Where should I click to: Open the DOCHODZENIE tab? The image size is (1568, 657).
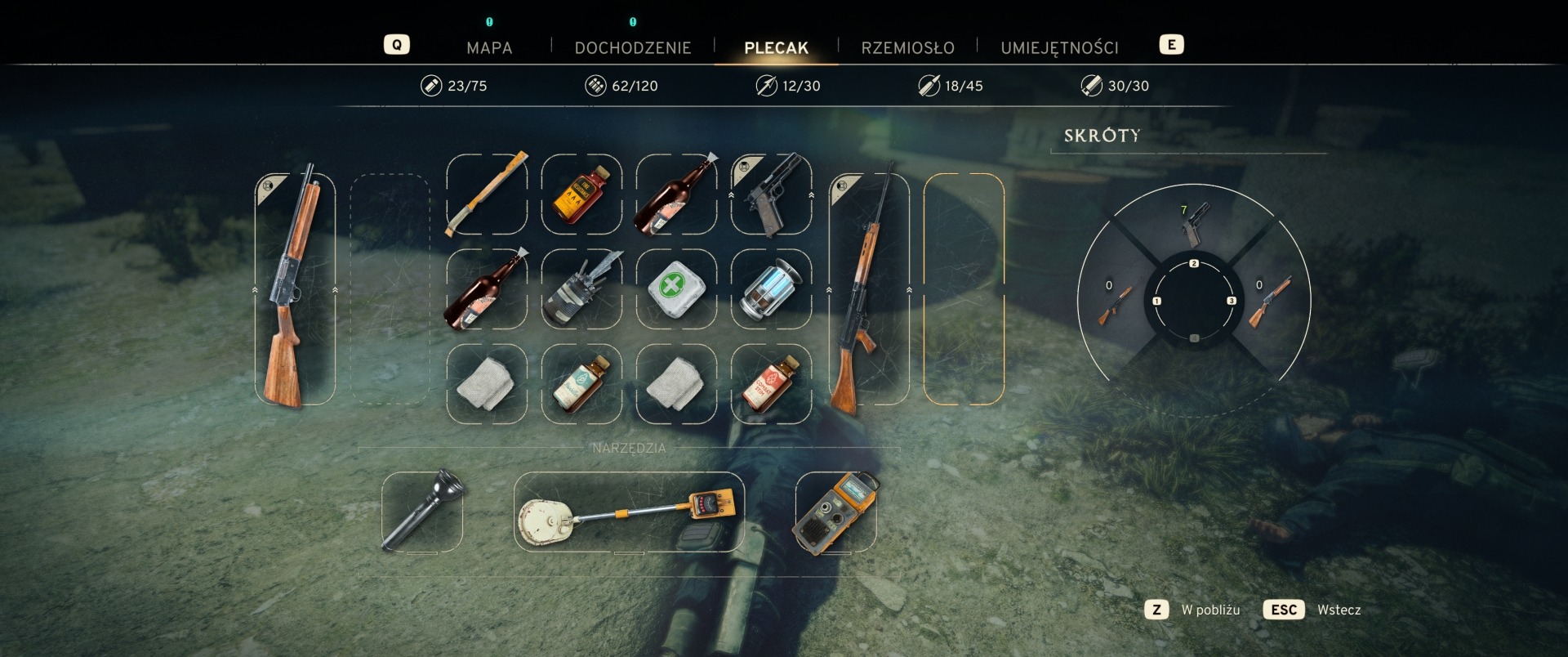633,47
